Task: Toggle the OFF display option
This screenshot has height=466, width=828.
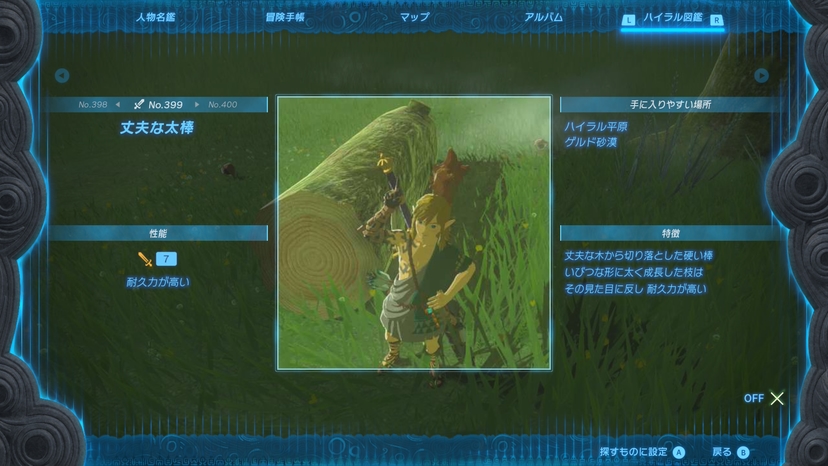Action: pos(765,398)
